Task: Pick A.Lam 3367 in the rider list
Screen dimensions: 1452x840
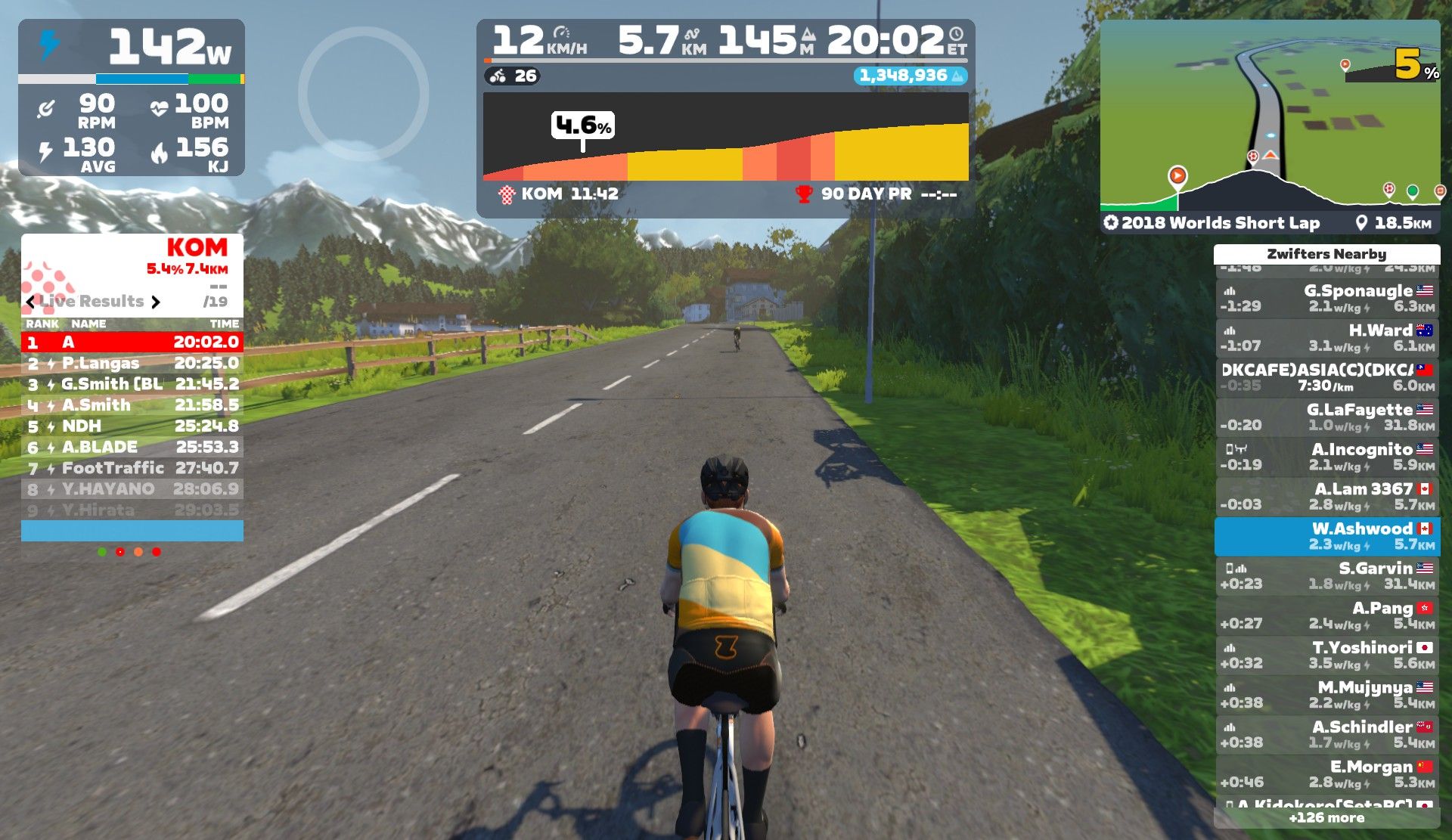Action: (1326, 497)
